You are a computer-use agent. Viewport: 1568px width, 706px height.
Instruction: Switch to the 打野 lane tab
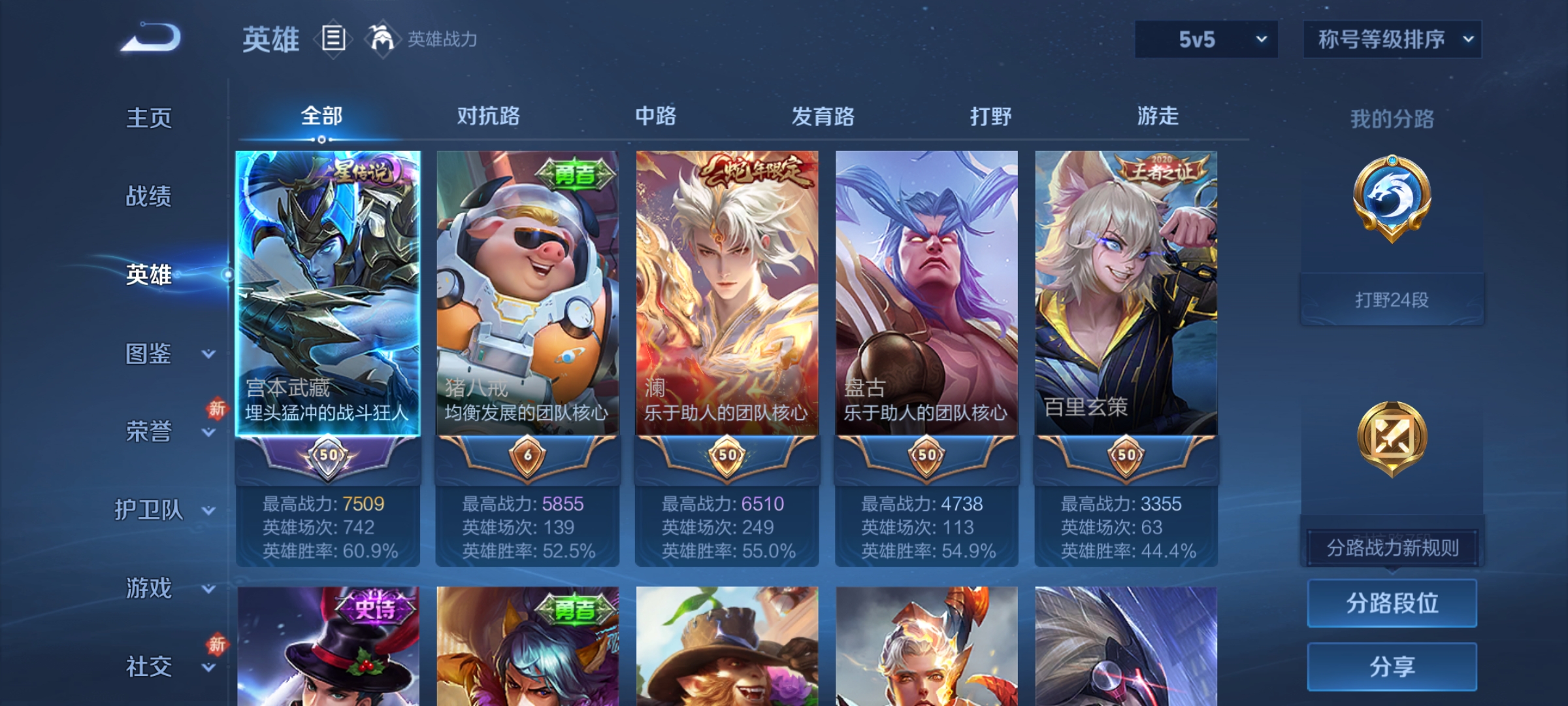point(992,116)
